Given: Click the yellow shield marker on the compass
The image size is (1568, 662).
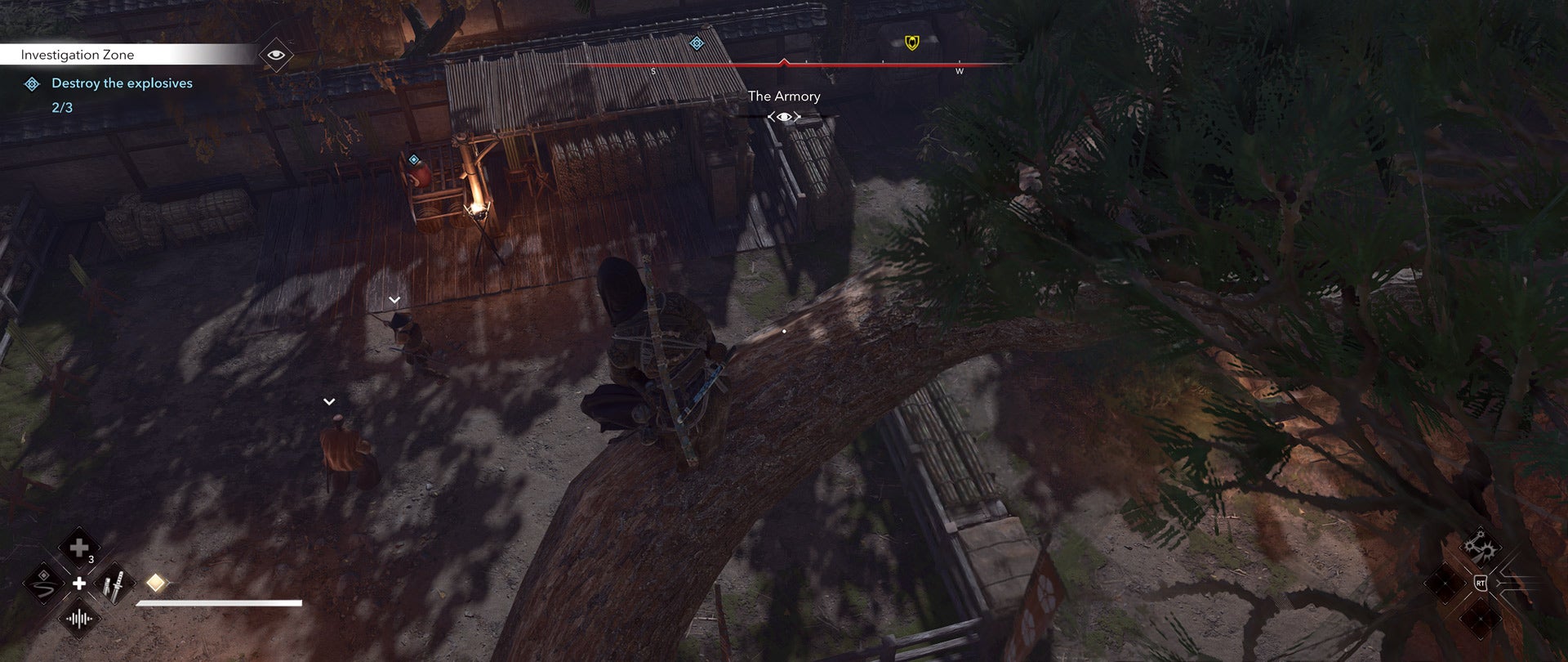Looking at the screenshot, I should [912, 42].
